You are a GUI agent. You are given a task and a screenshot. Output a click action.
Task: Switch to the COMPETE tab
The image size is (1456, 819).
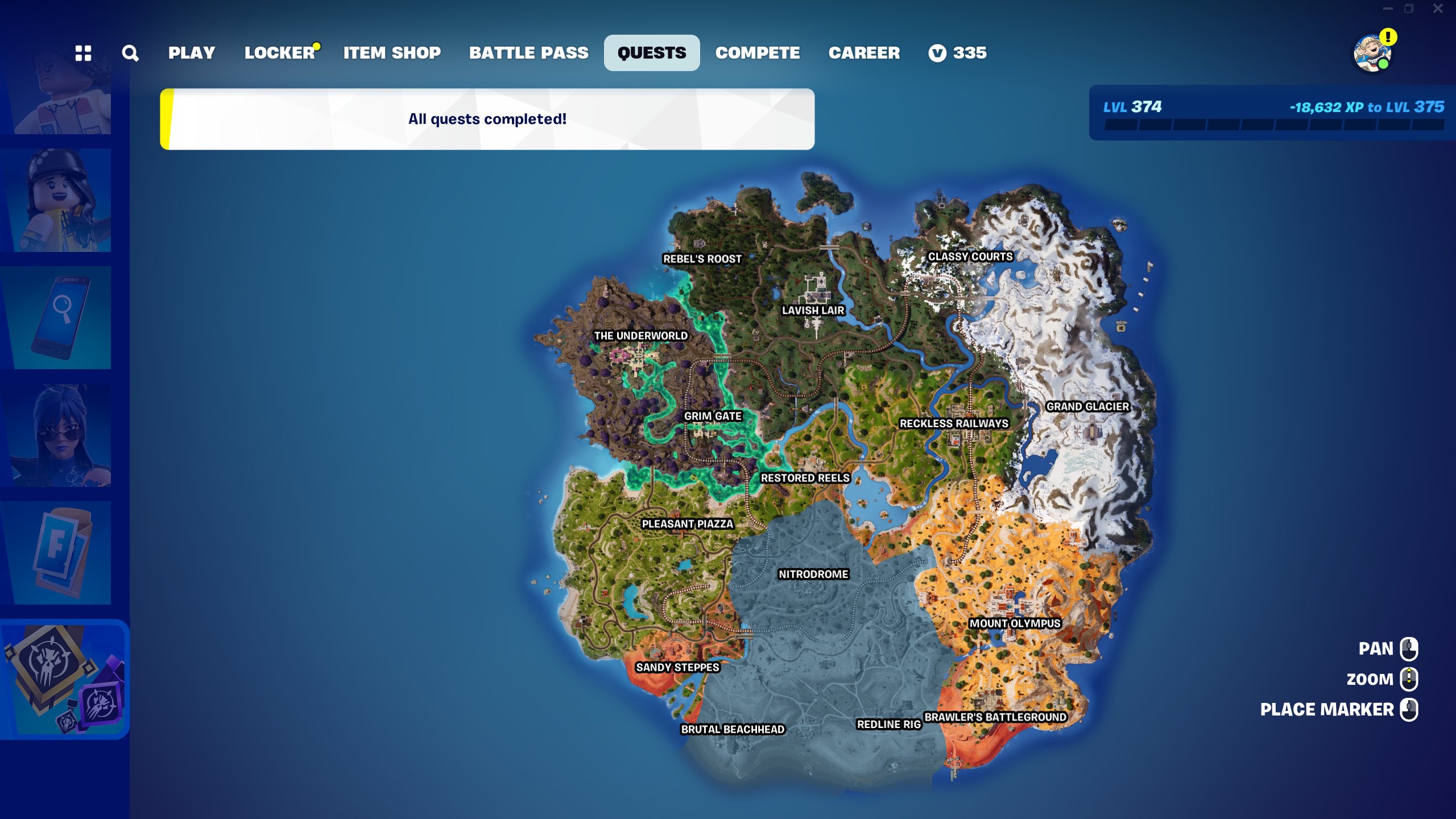coord(758,53)
